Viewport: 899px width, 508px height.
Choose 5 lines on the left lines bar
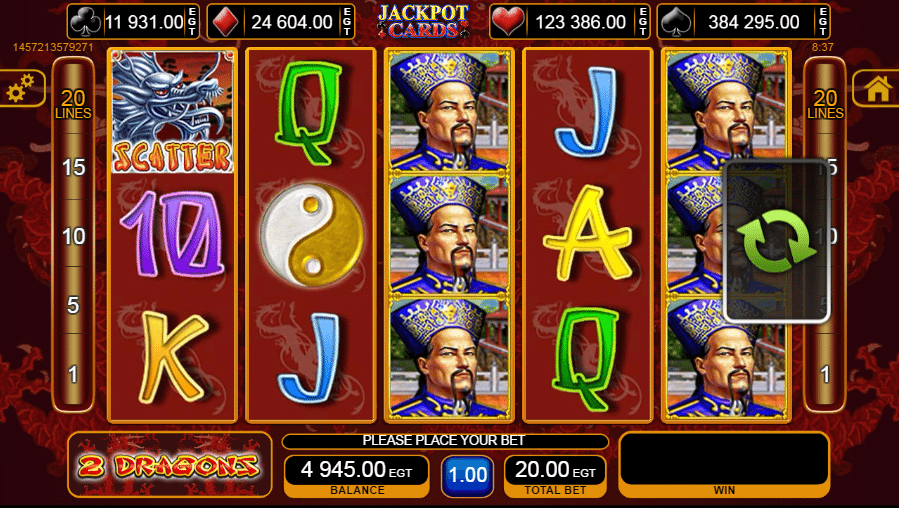[73, 305]
